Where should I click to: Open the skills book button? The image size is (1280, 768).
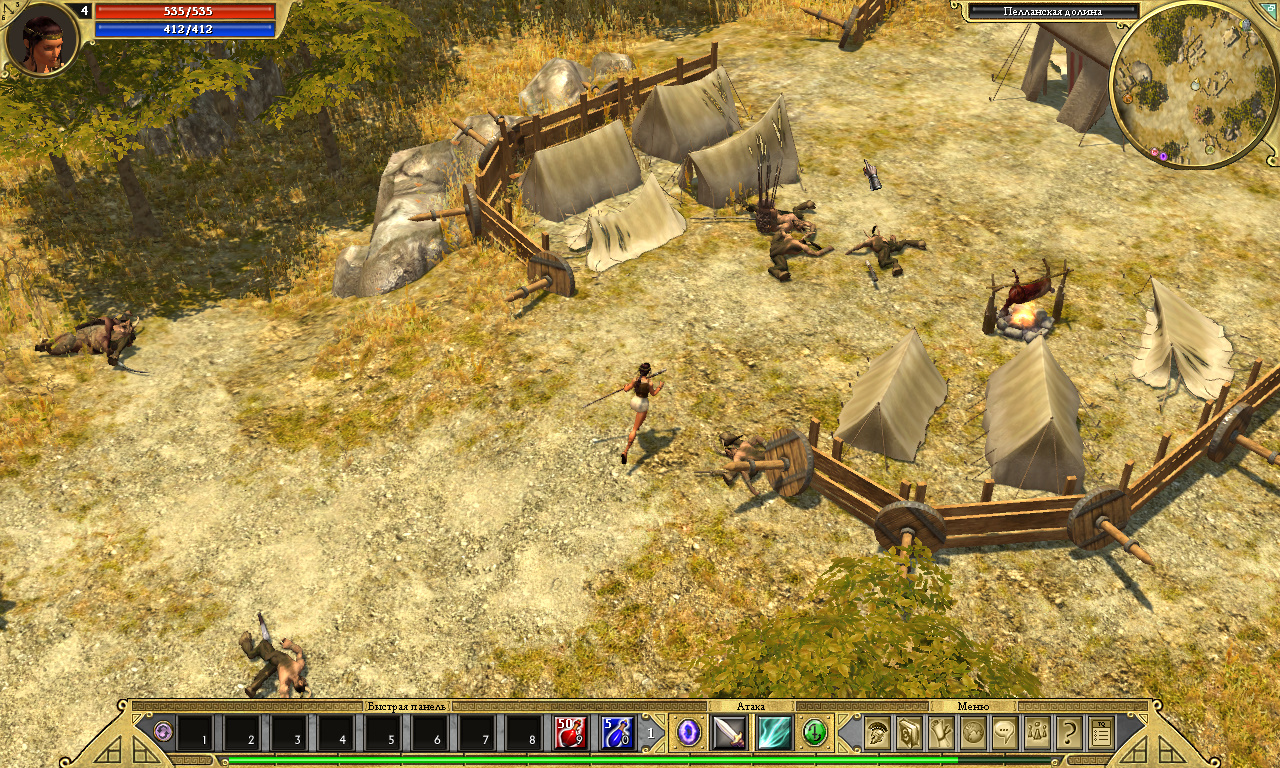tap(909, 733)
